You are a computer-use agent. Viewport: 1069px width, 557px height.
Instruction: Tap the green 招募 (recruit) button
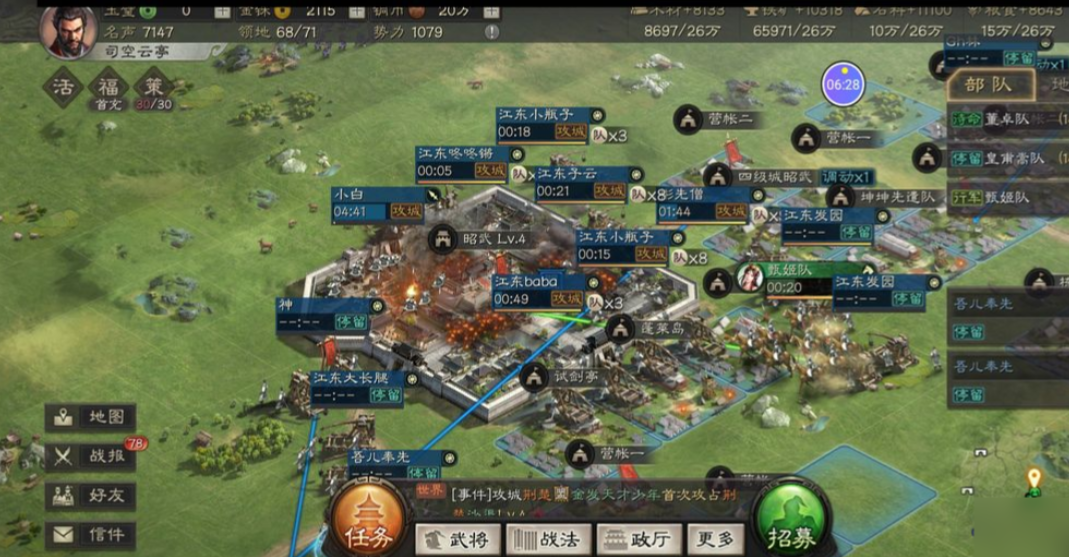(x=797, y=519)
